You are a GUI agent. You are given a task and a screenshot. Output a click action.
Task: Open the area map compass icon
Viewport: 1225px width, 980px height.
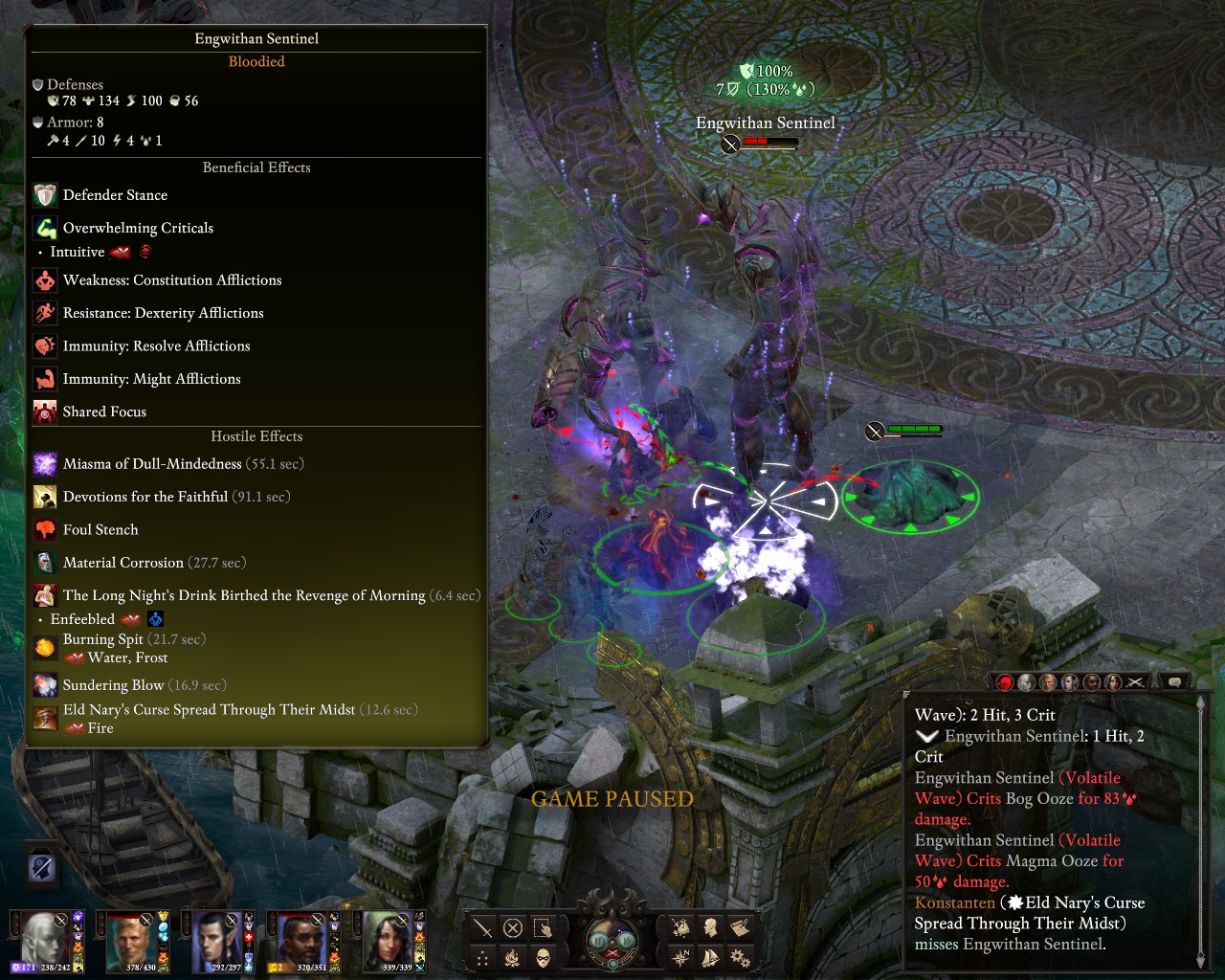681,957
